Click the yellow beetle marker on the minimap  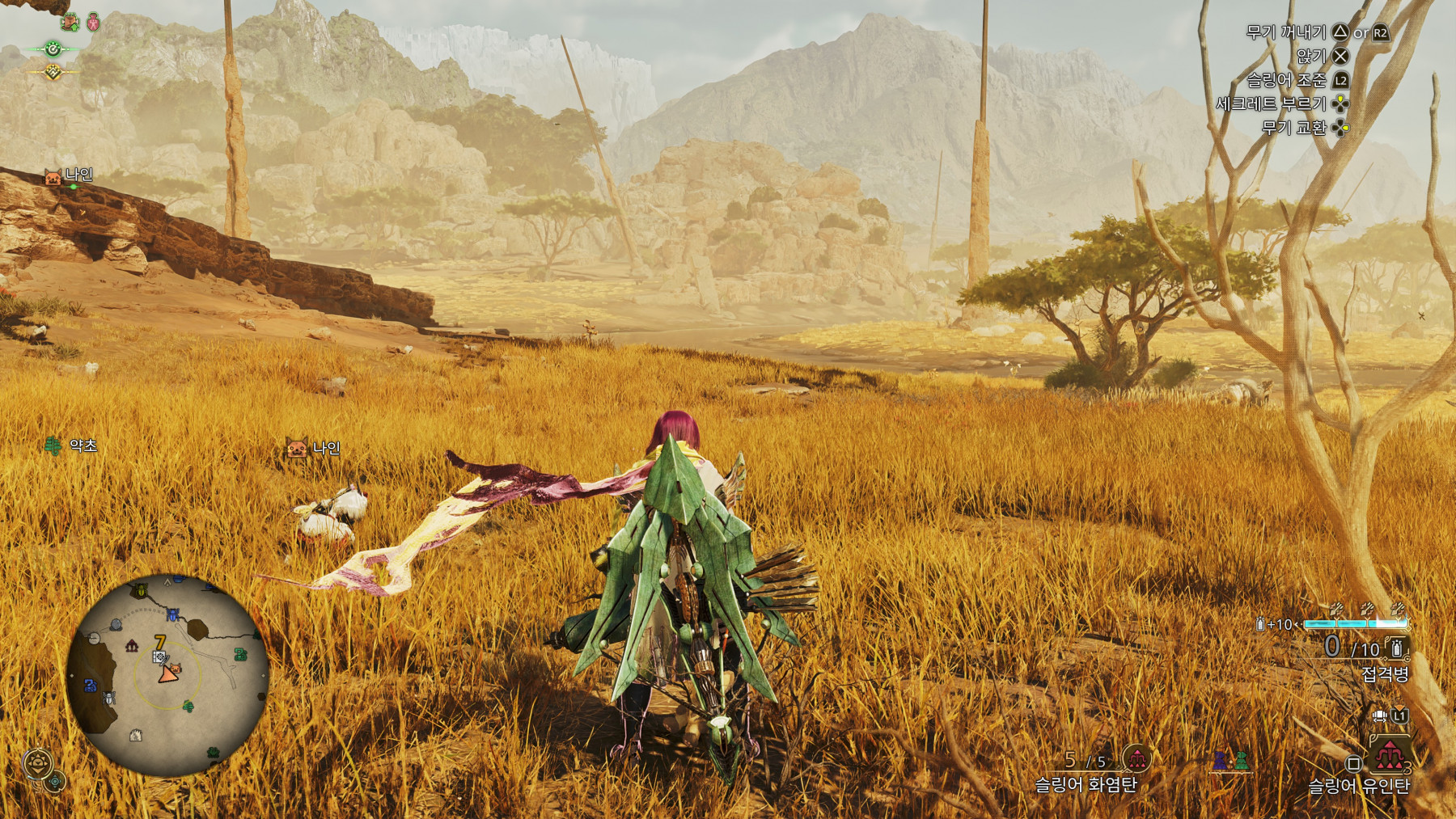pyautogui.click(x=141, y=591)
